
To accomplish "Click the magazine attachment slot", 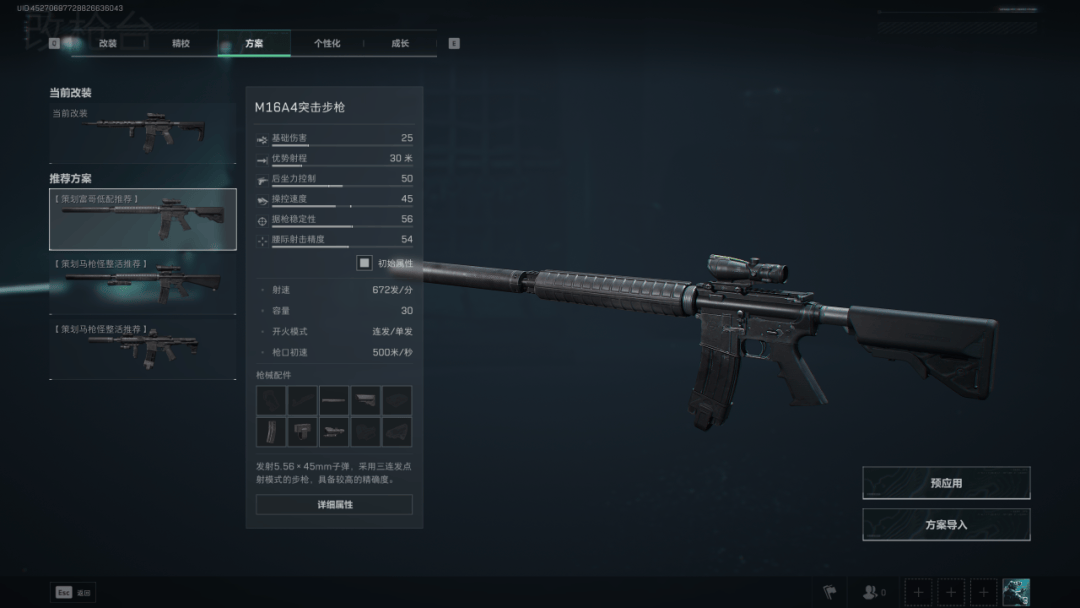I will [x=271, y=432].
